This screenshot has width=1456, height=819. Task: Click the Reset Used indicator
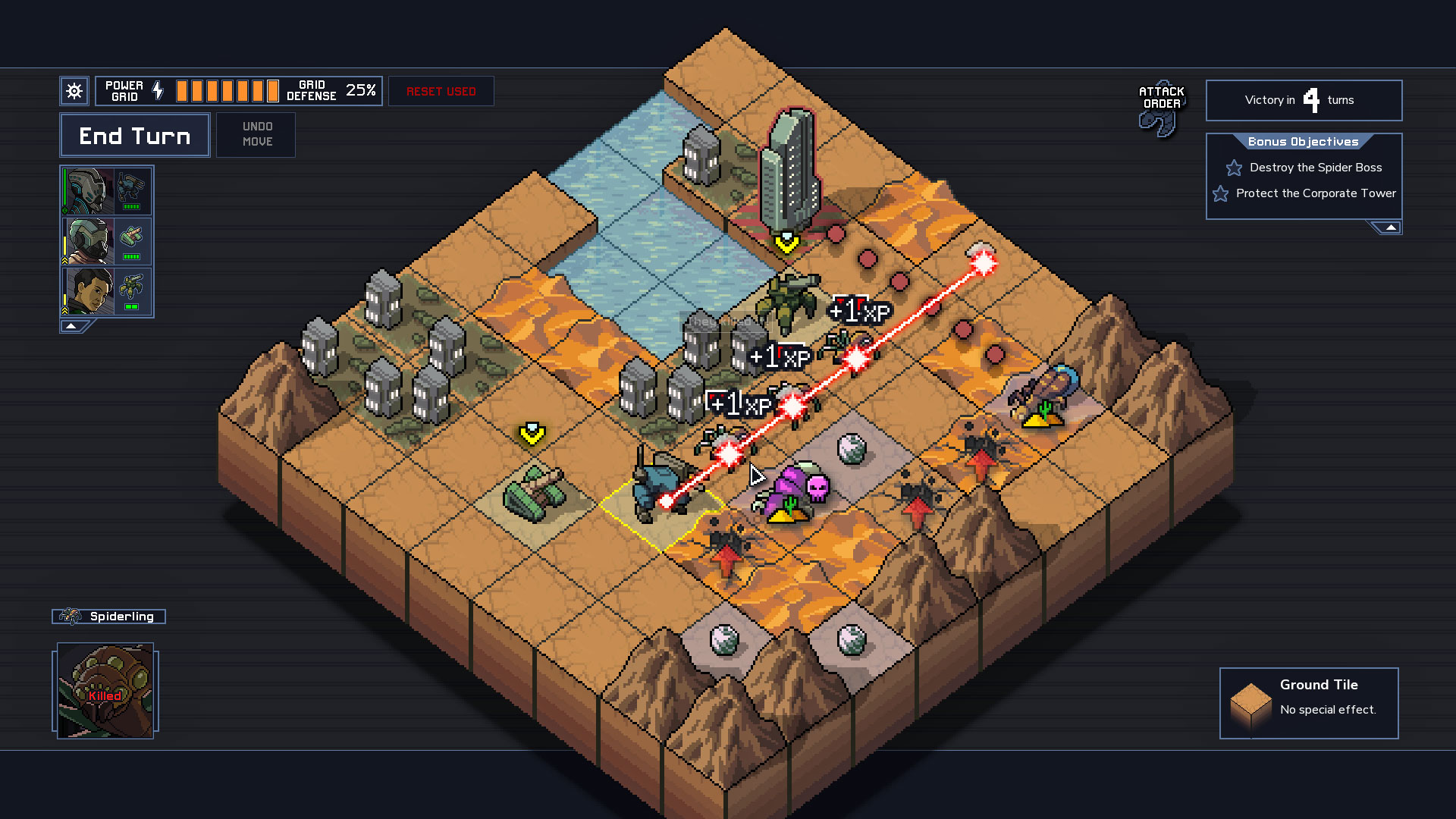pos(441,92)
